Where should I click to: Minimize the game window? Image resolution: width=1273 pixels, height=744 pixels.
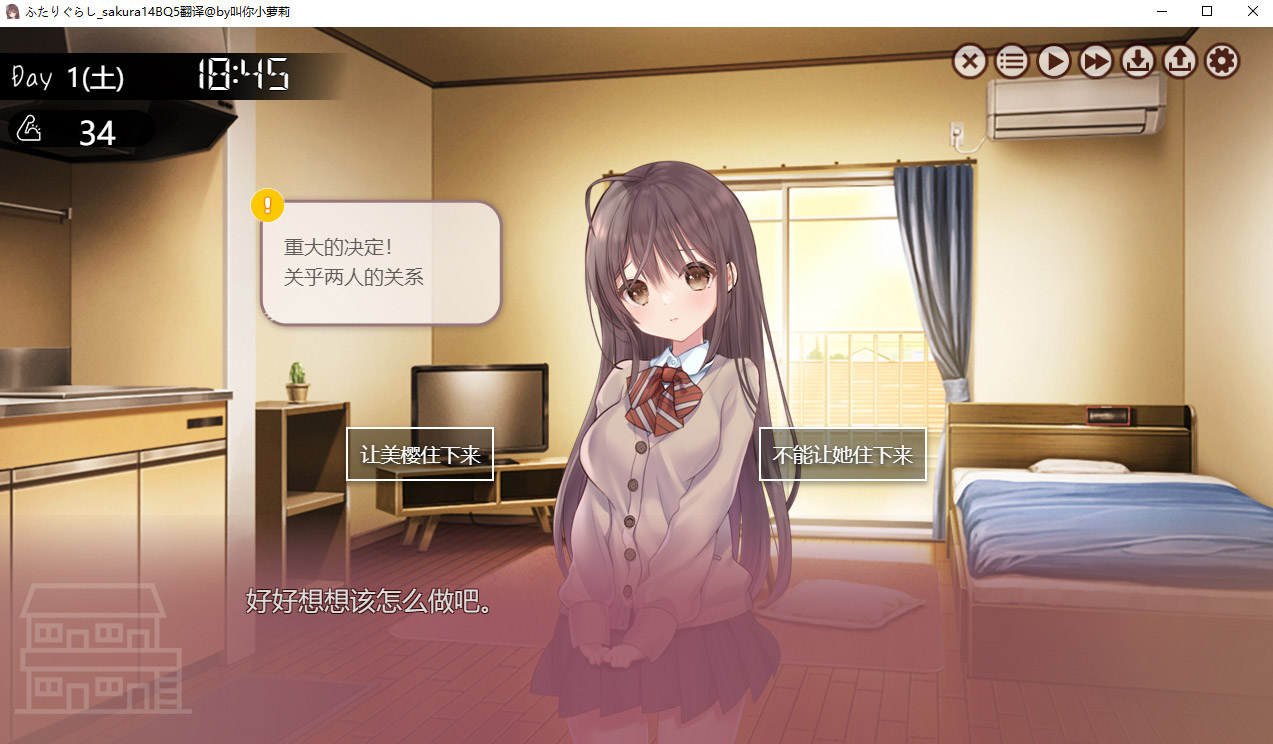(x=1162, y=12)
